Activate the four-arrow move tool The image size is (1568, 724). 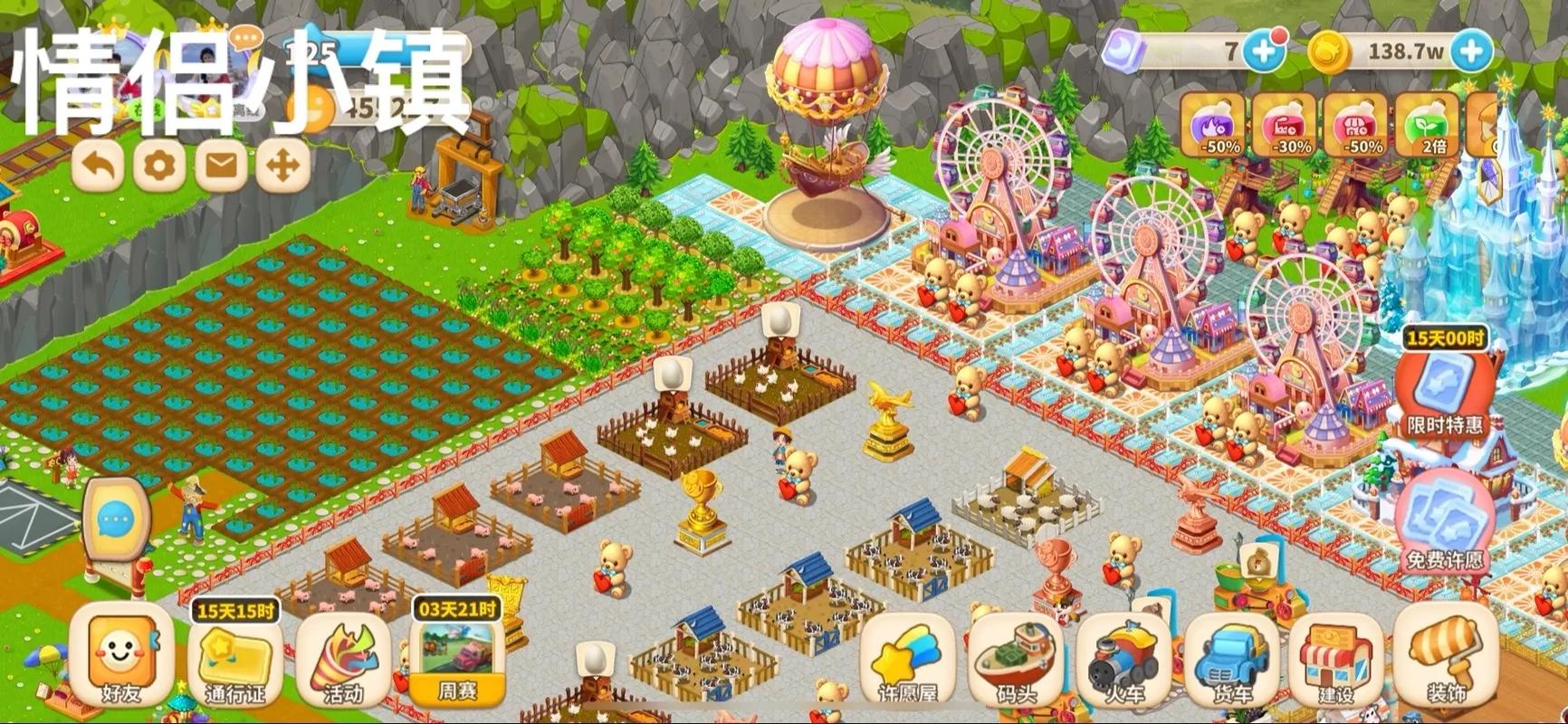(282, 166)
